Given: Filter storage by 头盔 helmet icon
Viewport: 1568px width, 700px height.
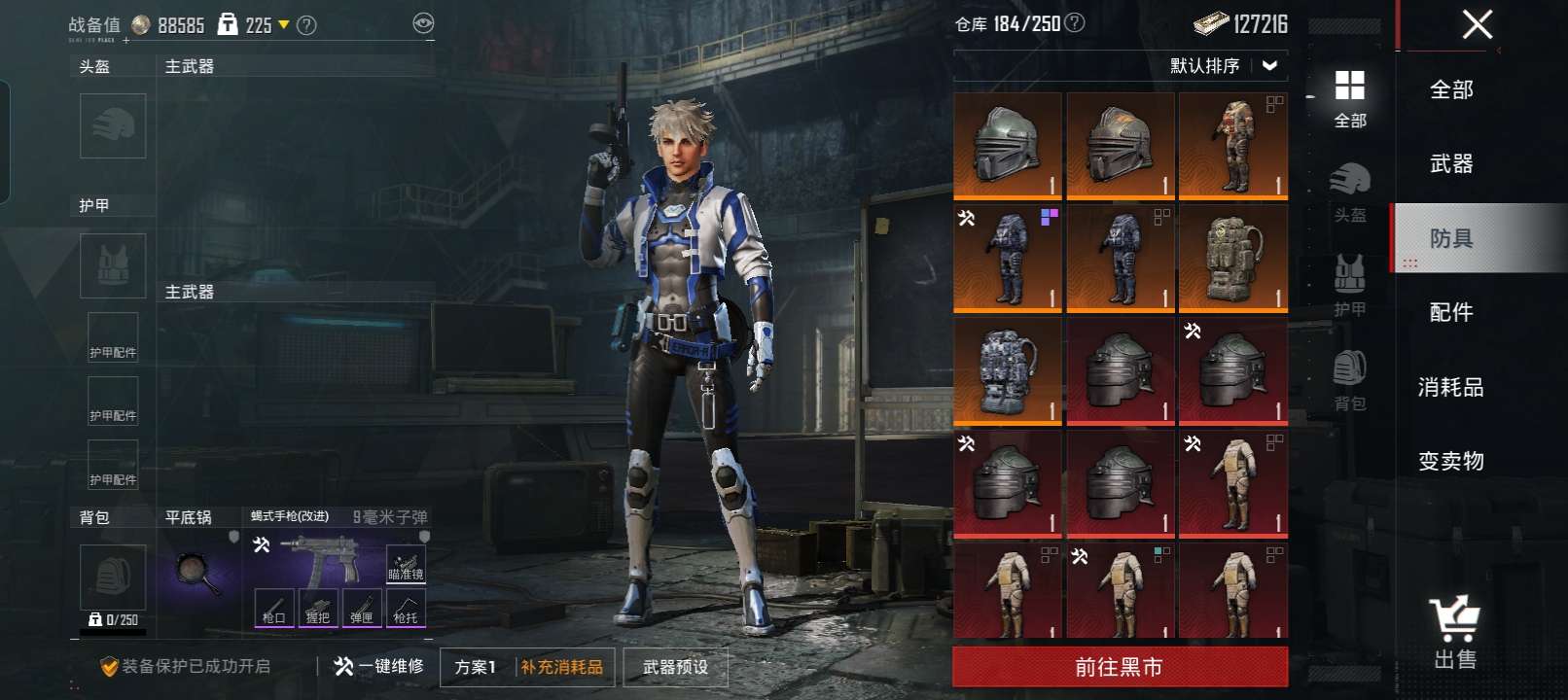Looking at the screenshot, I should pos(1350,192).
